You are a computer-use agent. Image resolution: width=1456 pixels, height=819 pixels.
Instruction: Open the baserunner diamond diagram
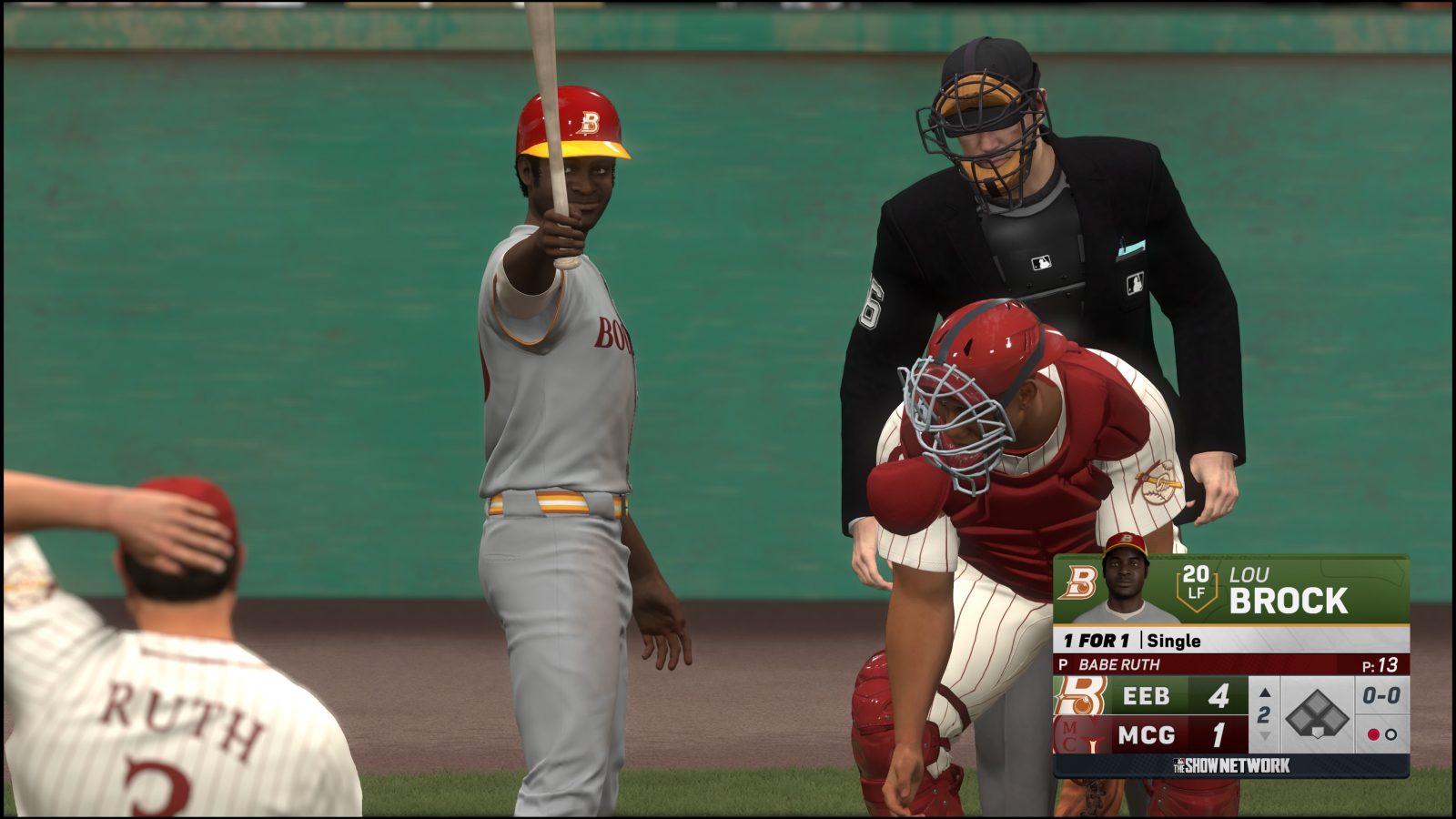1318,712
